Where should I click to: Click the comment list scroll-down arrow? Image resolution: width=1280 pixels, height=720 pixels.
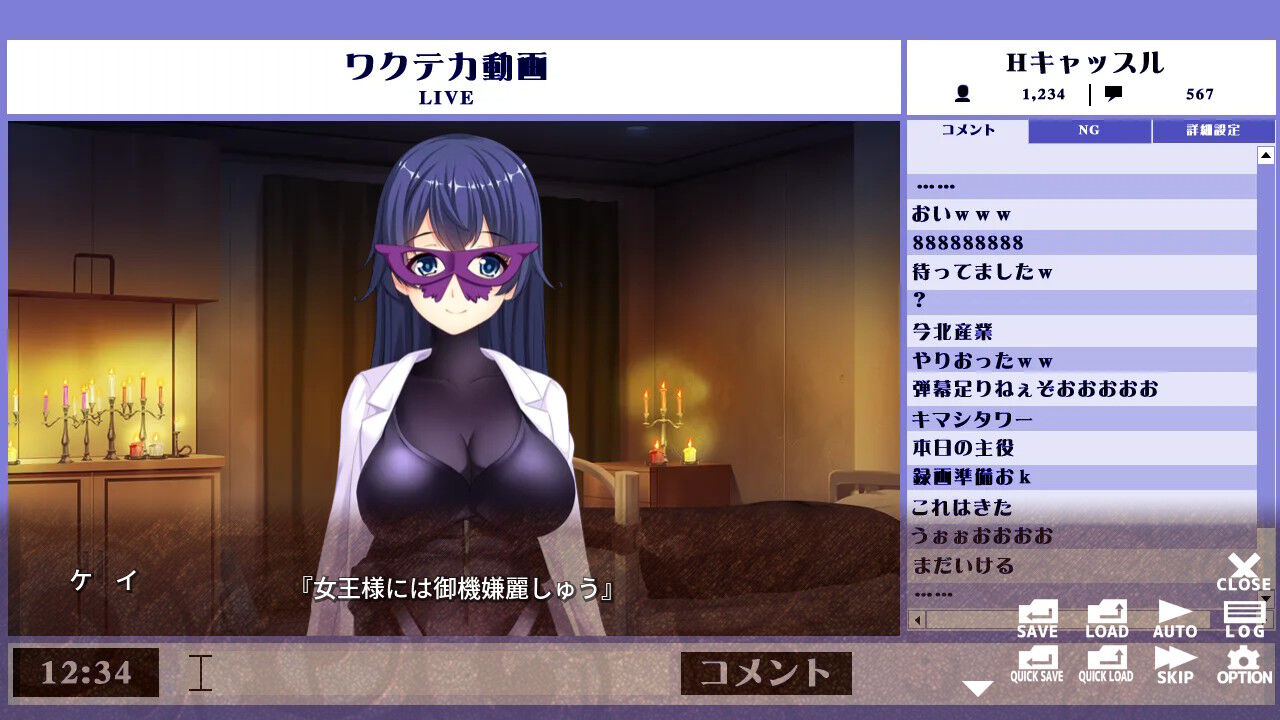pos(1267,597)
